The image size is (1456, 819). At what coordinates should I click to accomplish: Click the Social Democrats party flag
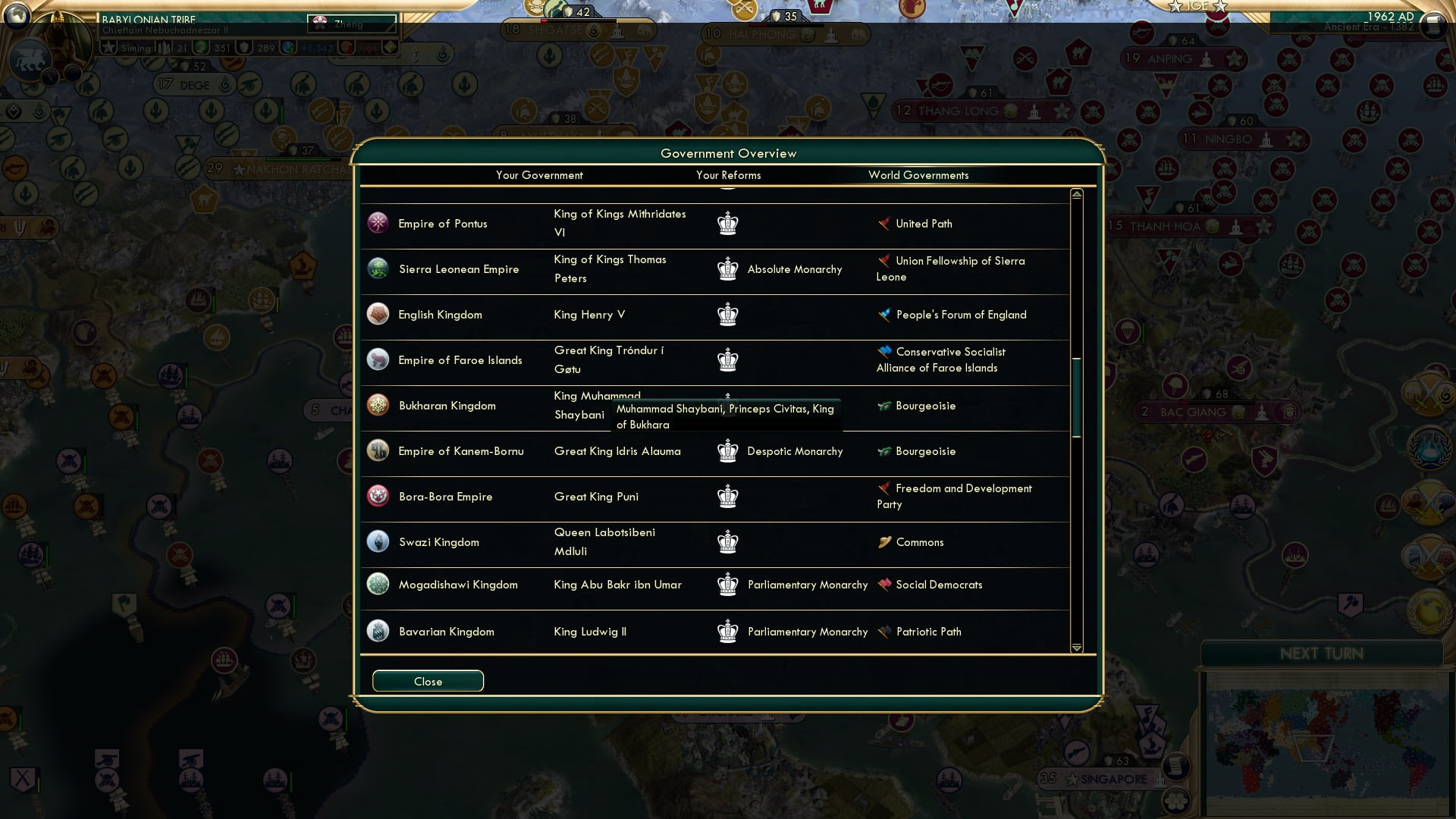click(884, 584)
